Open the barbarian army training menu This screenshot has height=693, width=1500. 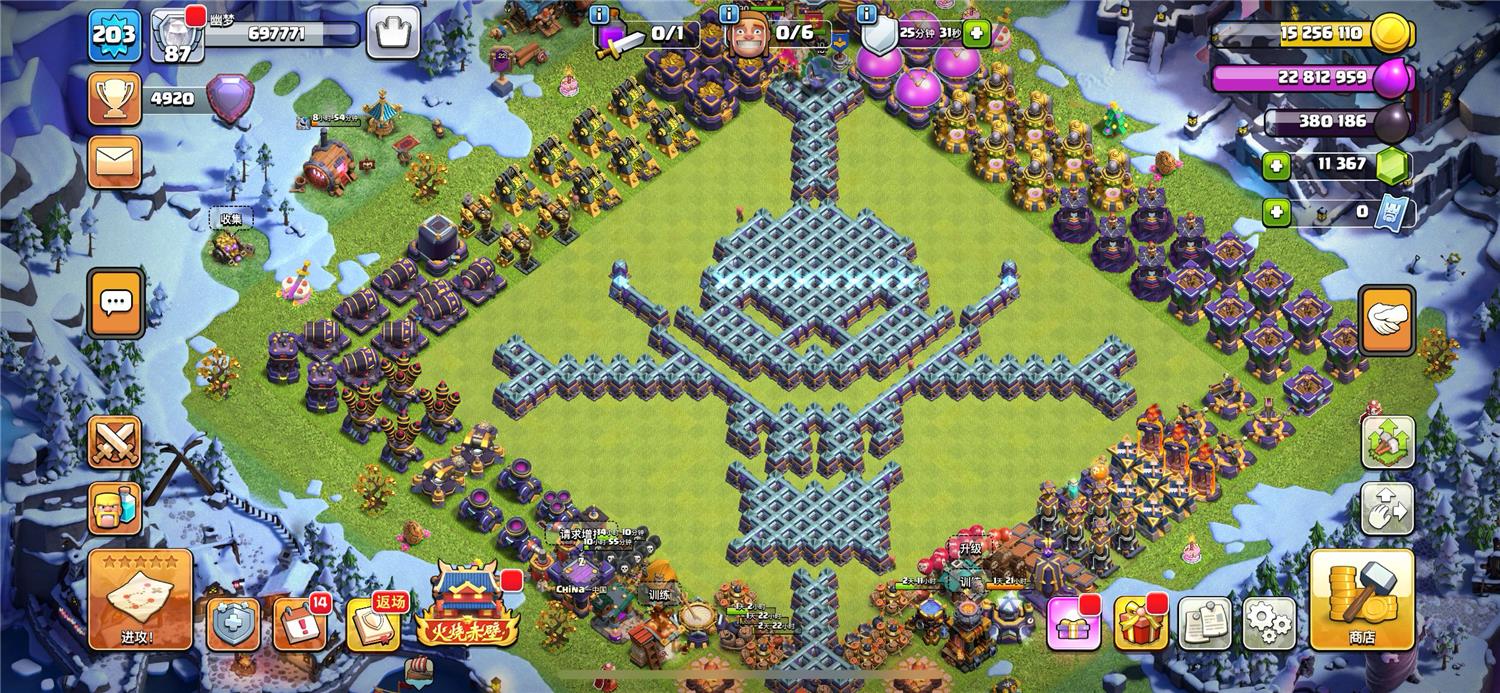[x=114, y=510]
